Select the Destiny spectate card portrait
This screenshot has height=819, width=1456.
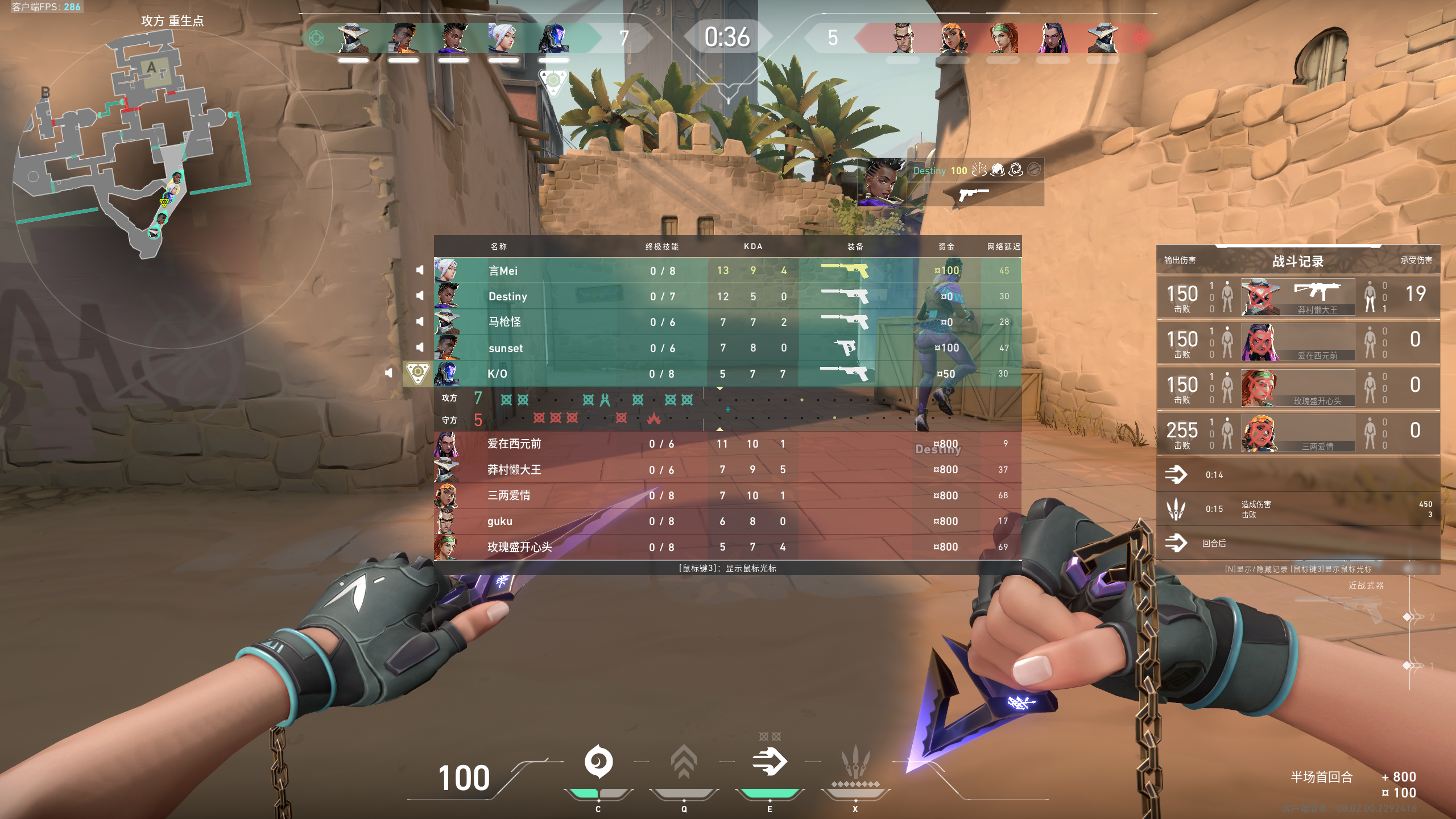tap(883, 182)
